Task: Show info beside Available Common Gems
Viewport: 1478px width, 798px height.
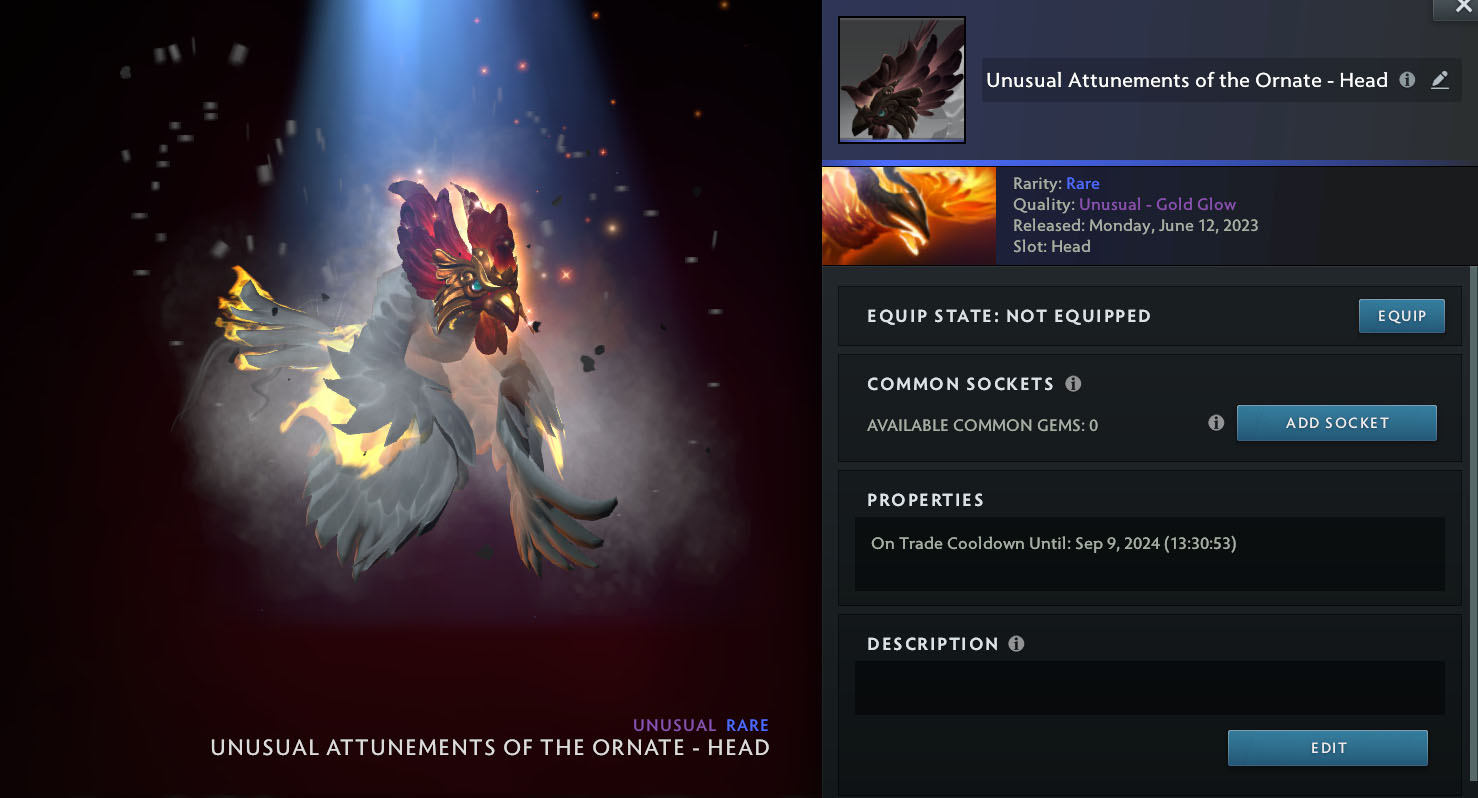Action: pos(1216,423)
